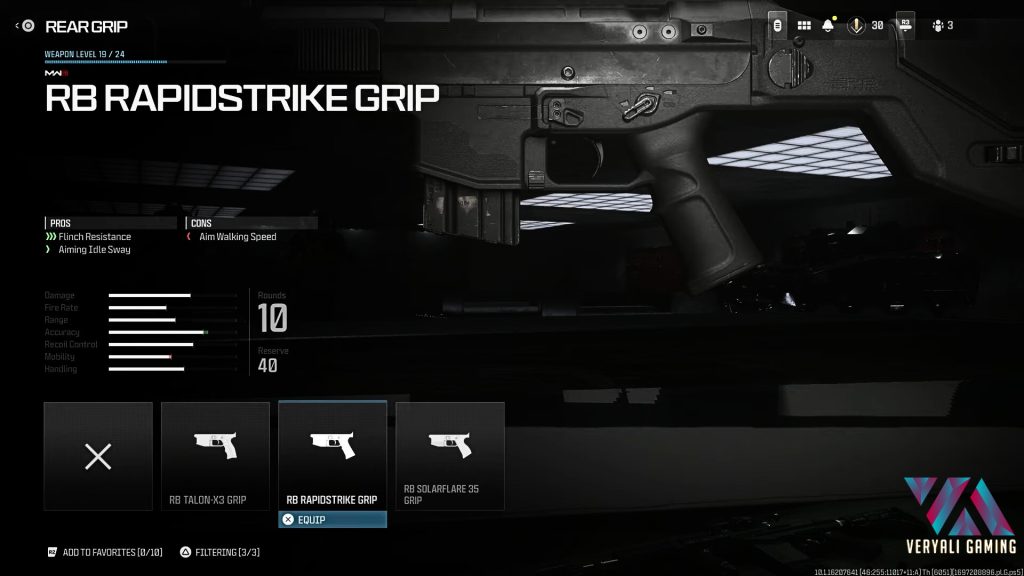The width and height of the screenshot is (1024, 576).
Task: View the battle pass token counter icon
Action: pyautogui.click(x=855, y=25)
